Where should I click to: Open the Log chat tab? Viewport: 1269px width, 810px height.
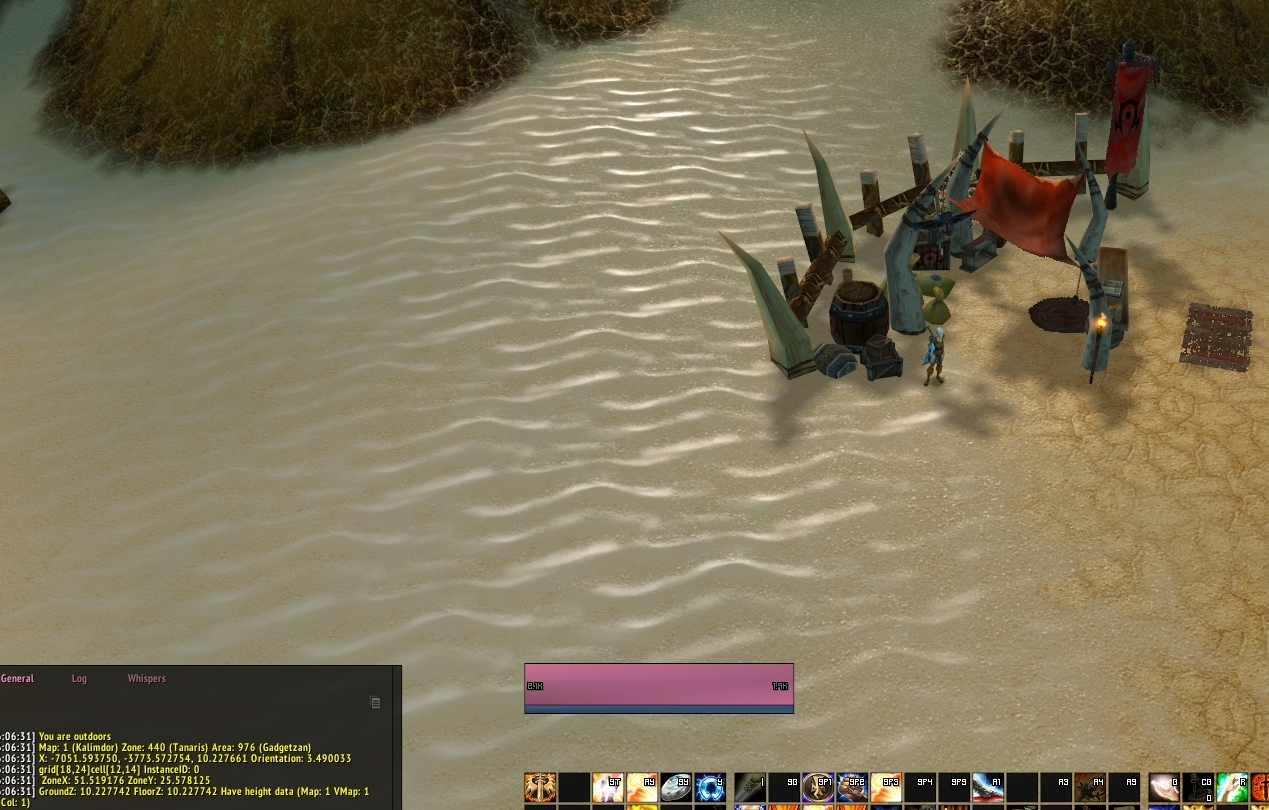tap(79, 678)
